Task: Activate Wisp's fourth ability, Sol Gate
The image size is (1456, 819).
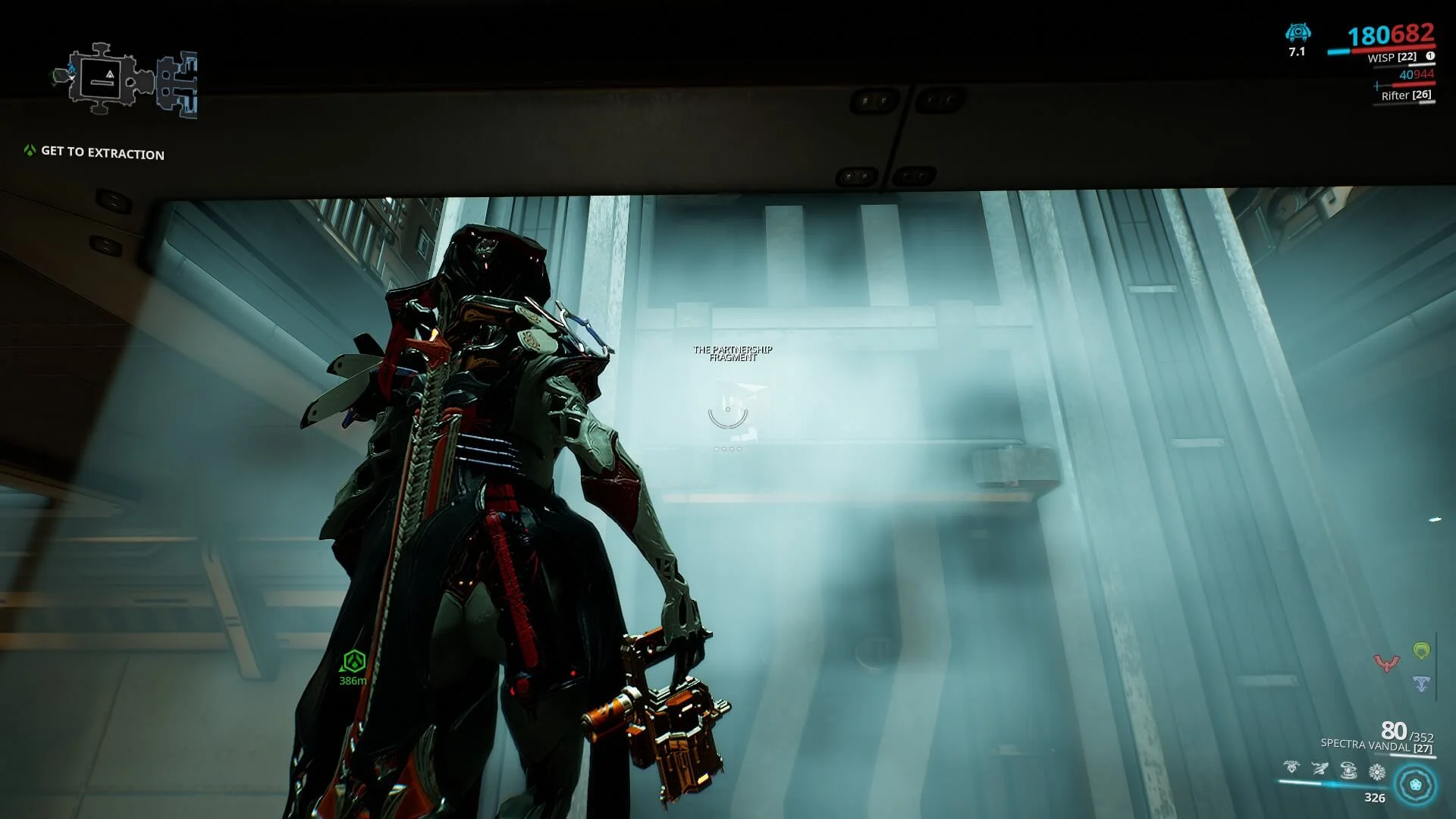Action: 1377,773
